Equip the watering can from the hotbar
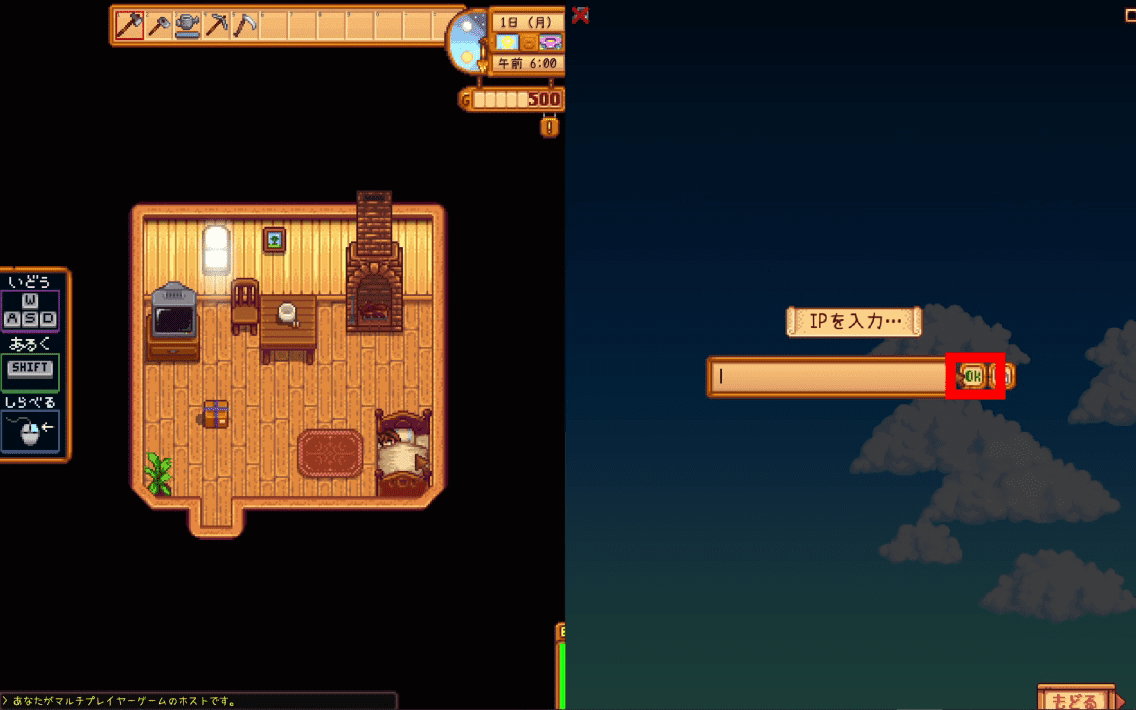The height and width of the screenshot is (710, 1136). point(188,26)
